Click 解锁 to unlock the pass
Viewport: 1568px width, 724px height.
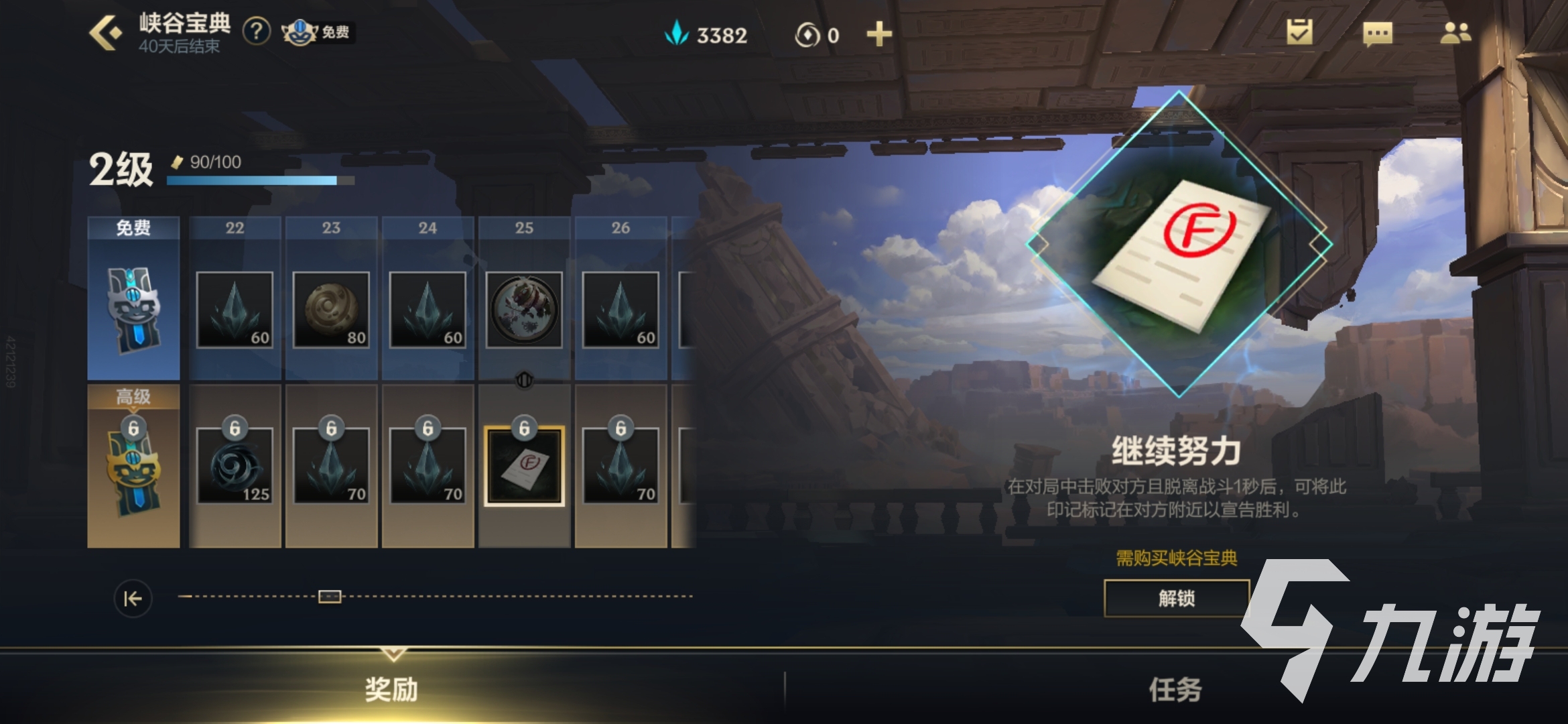(1176, 598)
